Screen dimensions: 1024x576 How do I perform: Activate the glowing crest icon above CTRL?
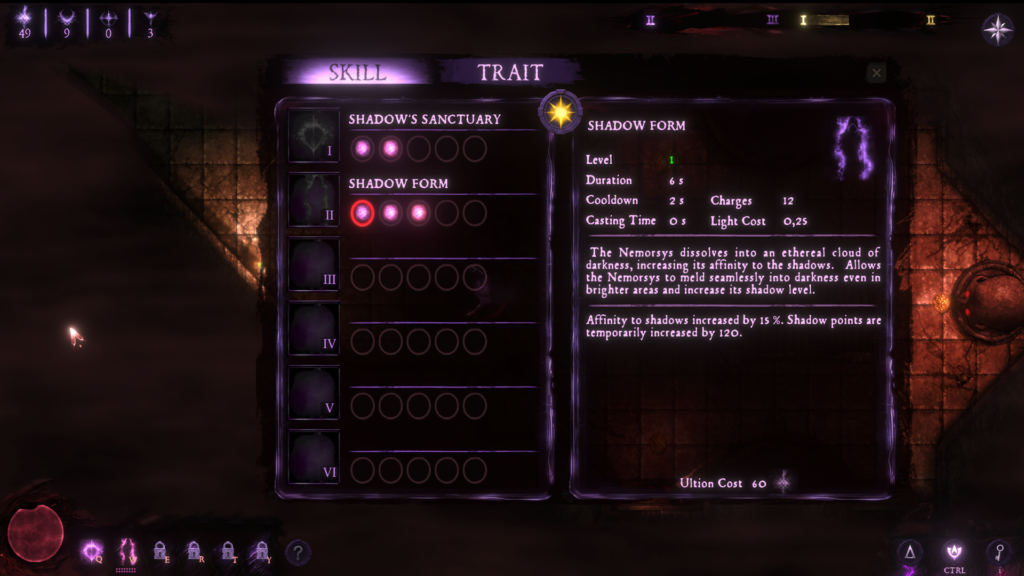tap(953, 549)
